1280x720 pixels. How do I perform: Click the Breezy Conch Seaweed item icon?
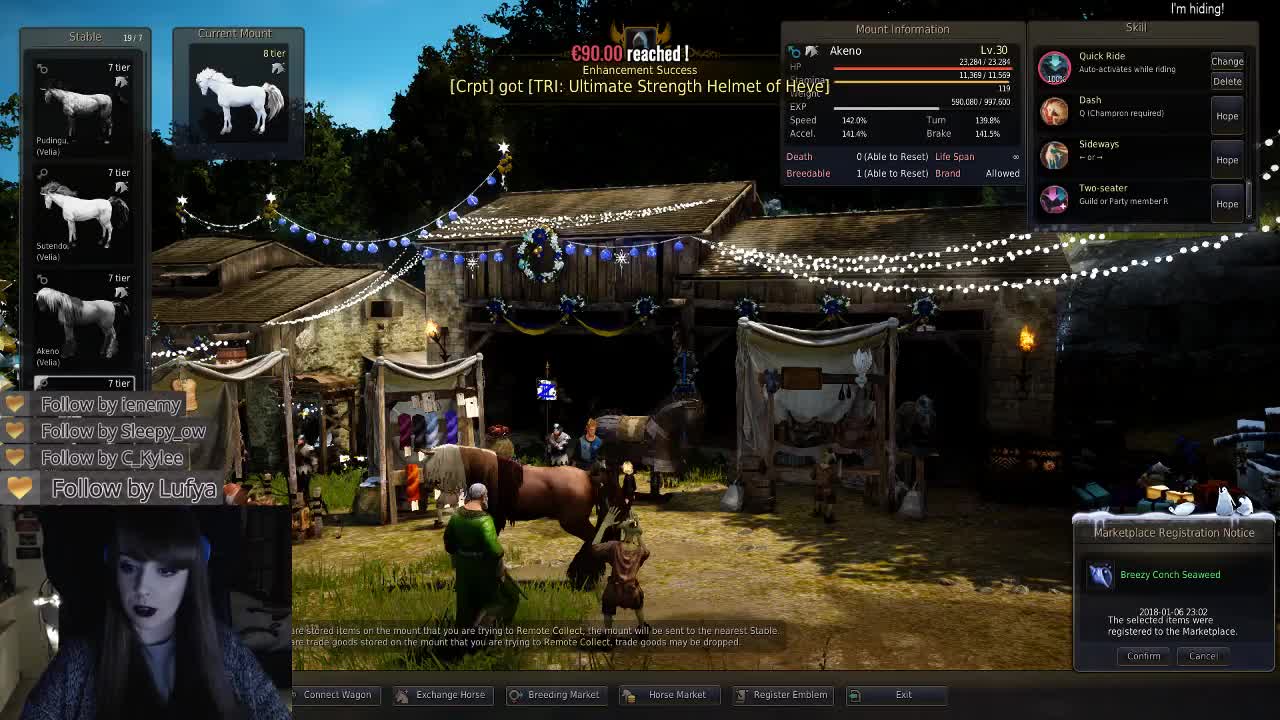(1100, 575)
